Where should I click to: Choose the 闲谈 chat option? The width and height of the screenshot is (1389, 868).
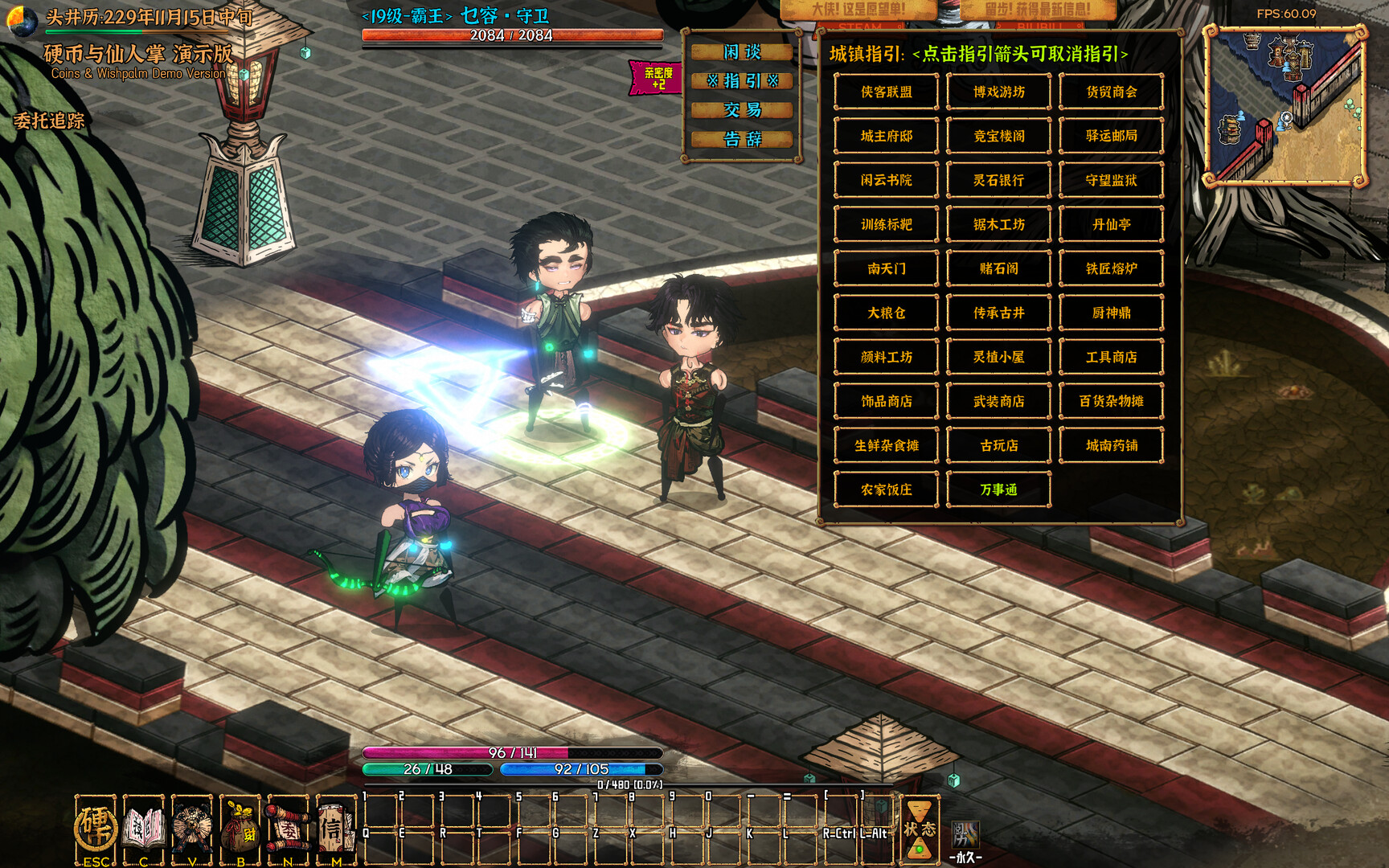741,52
